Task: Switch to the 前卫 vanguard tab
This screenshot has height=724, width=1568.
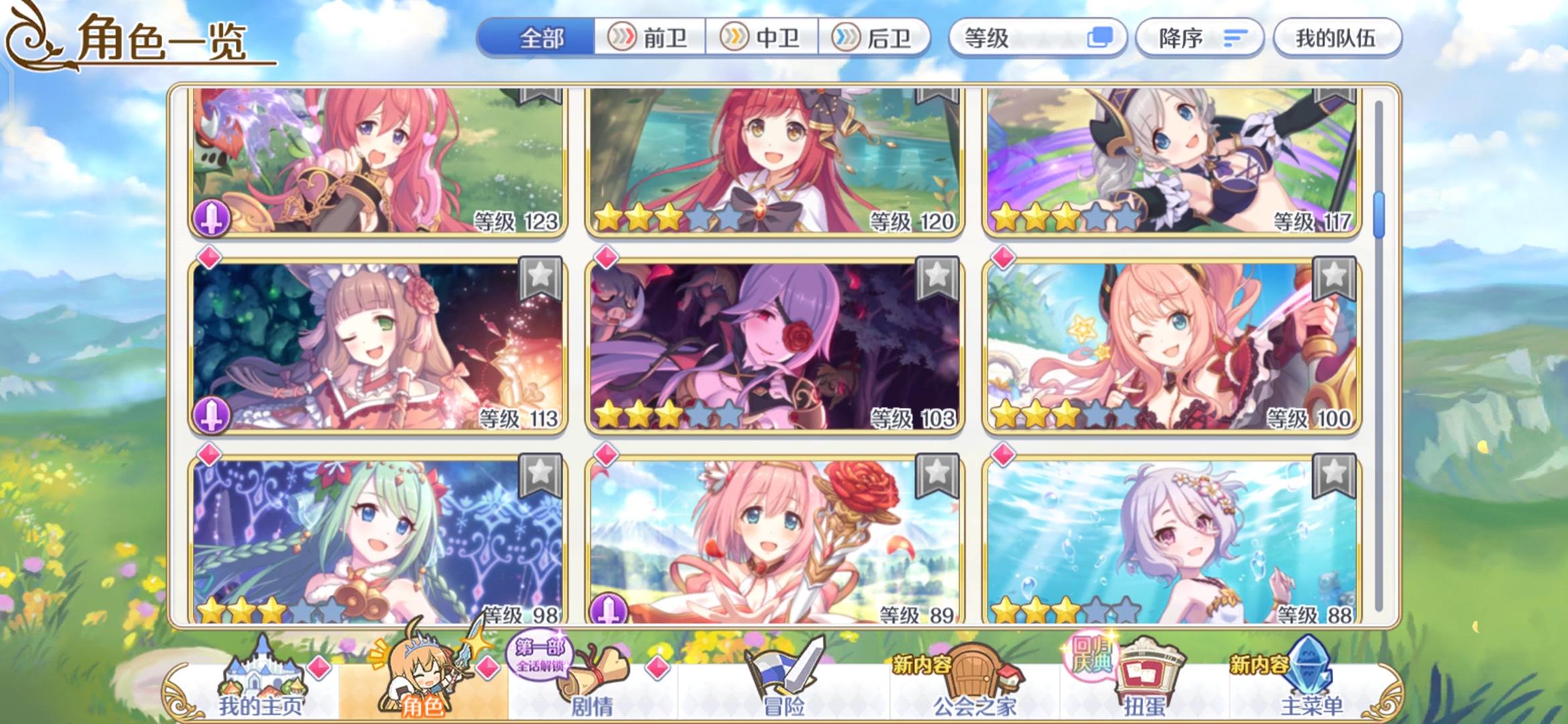Action: pyautogui.click(x=649, y=38)
